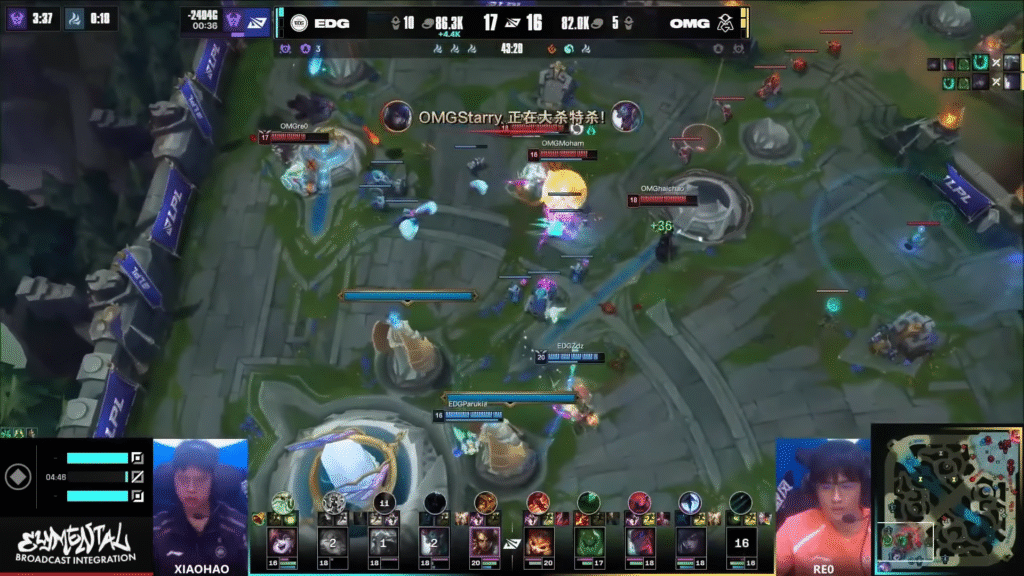Select EDG's pink-haired level 16 champion portrait
Viewport: 1024px width, 576px height.
281,541
